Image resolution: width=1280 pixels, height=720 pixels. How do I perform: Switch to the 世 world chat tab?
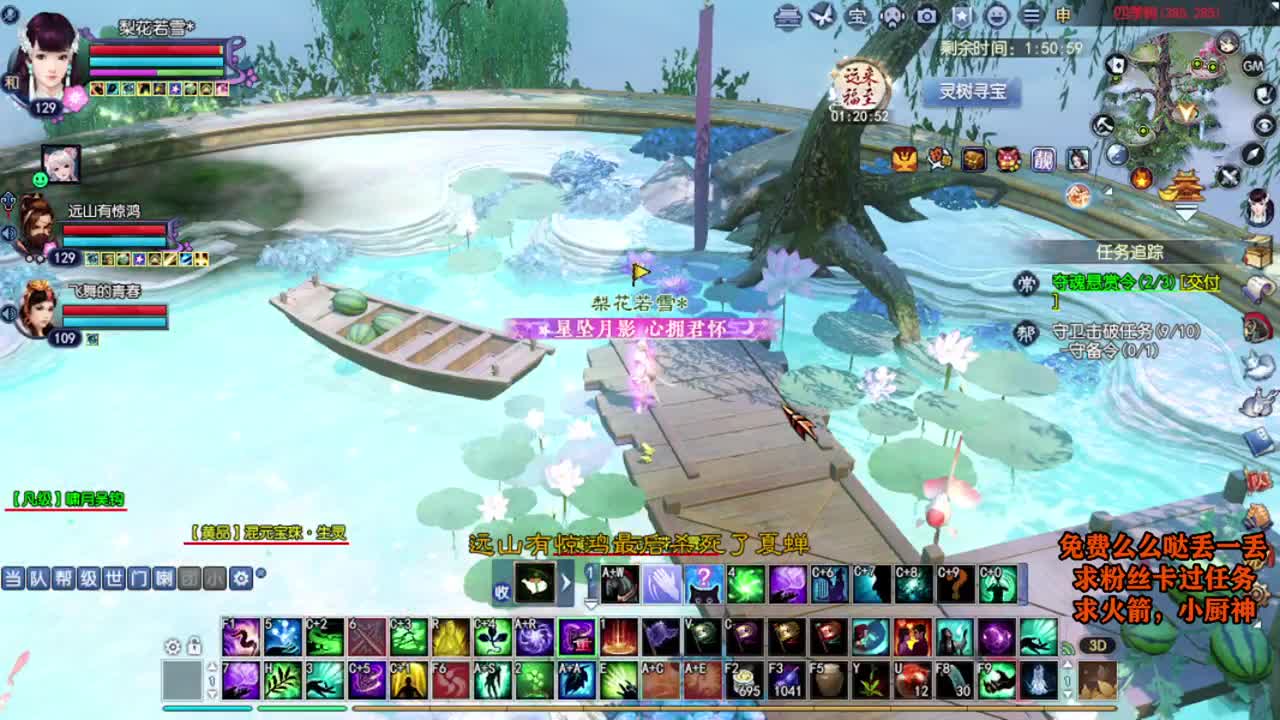[113, 578]
